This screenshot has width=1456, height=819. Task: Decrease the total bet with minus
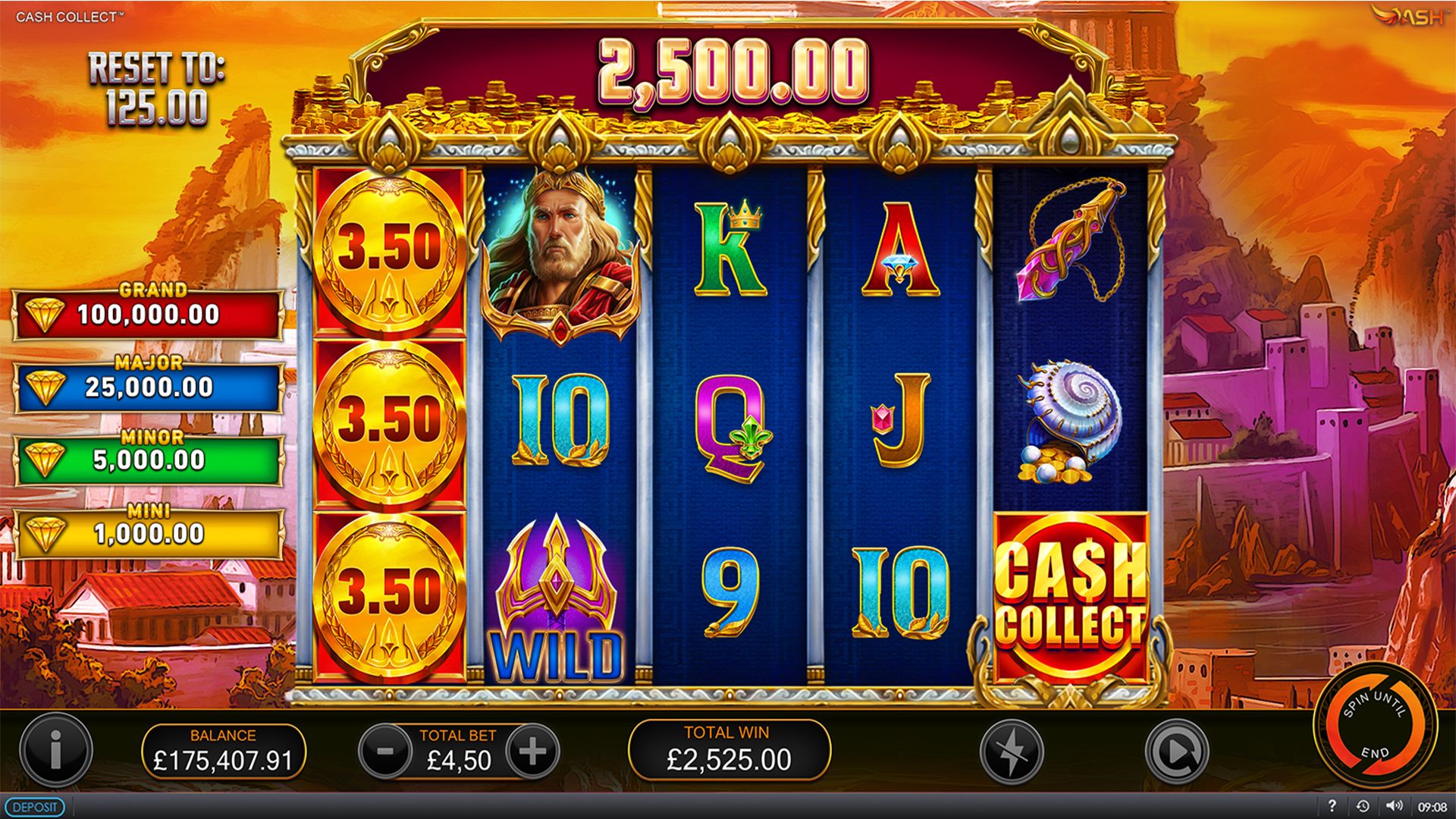pos(384,752)
